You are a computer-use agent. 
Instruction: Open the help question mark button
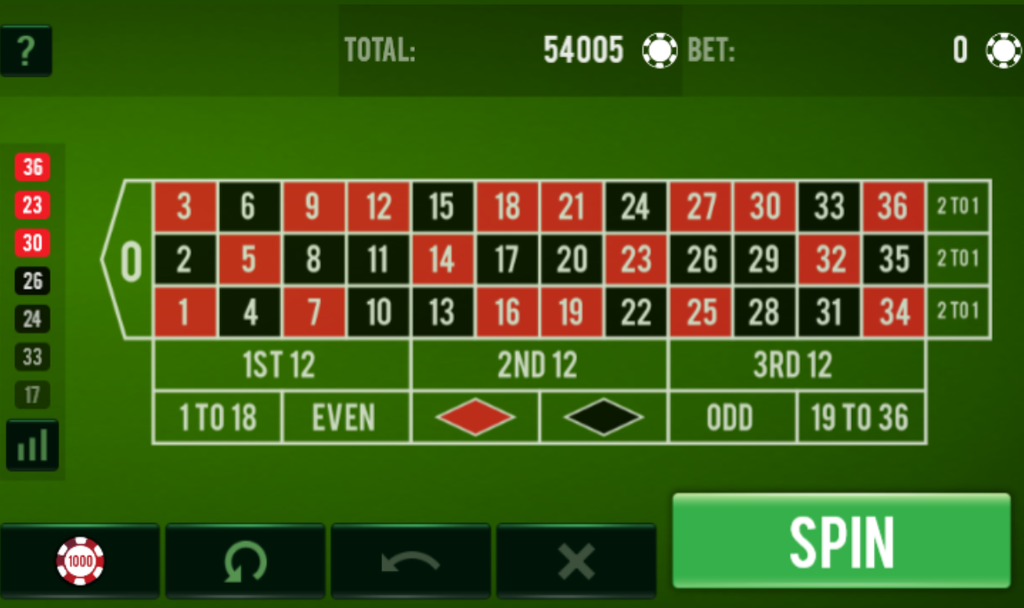coord(26,51)
